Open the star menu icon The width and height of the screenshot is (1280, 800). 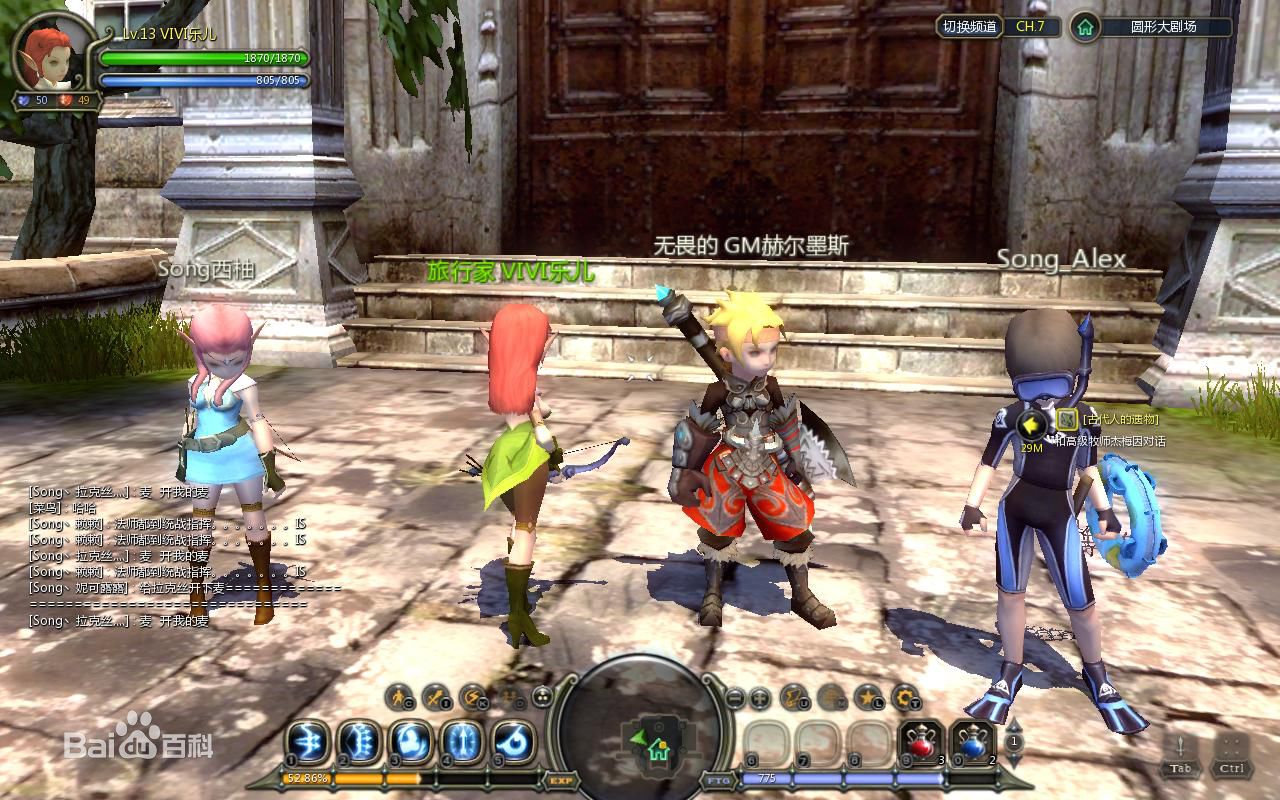[869, 697]
